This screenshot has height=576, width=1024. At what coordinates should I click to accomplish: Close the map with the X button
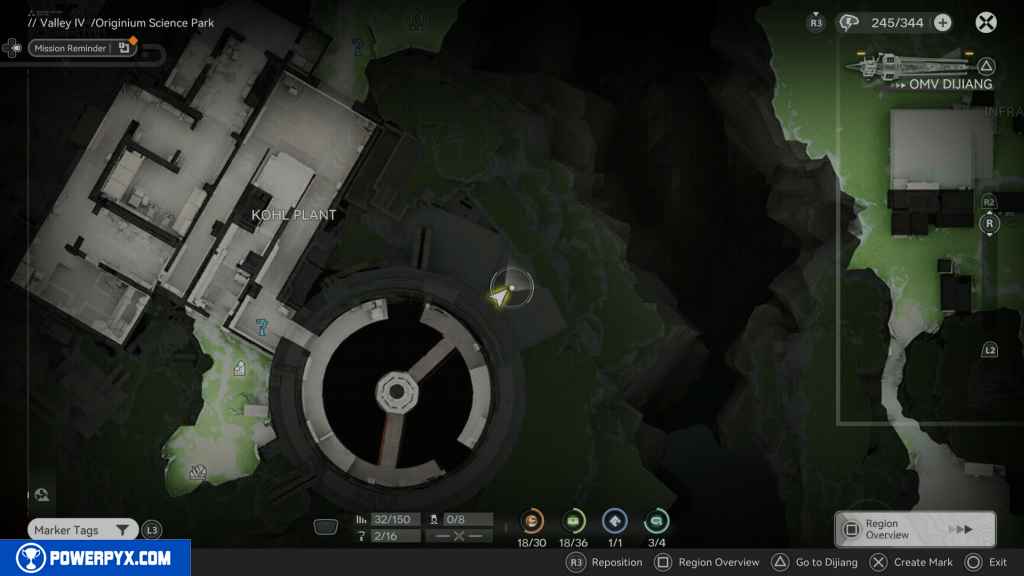tap(986, 22)
